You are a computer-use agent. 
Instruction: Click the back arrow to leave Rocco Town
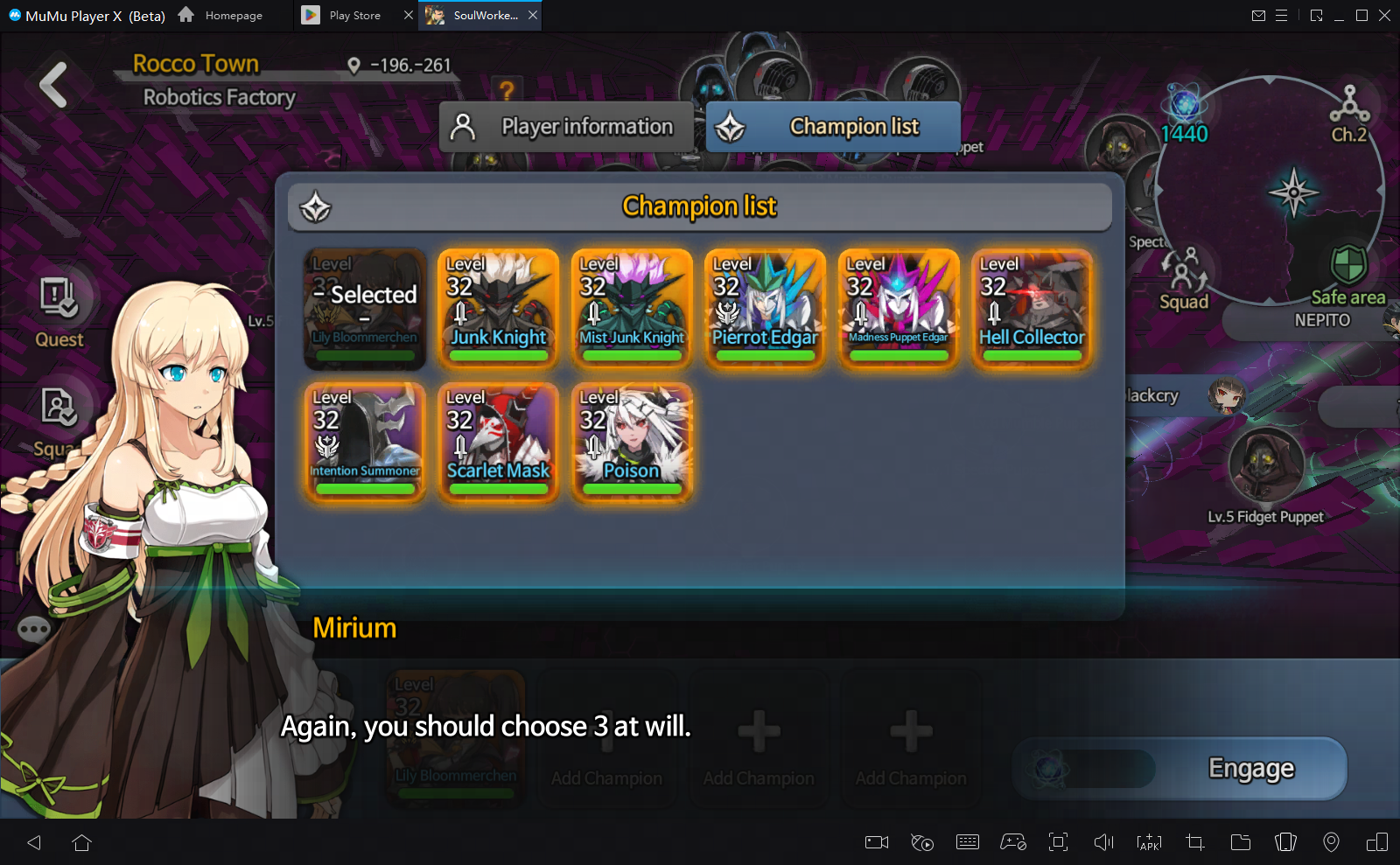click(x=52, y=84)
